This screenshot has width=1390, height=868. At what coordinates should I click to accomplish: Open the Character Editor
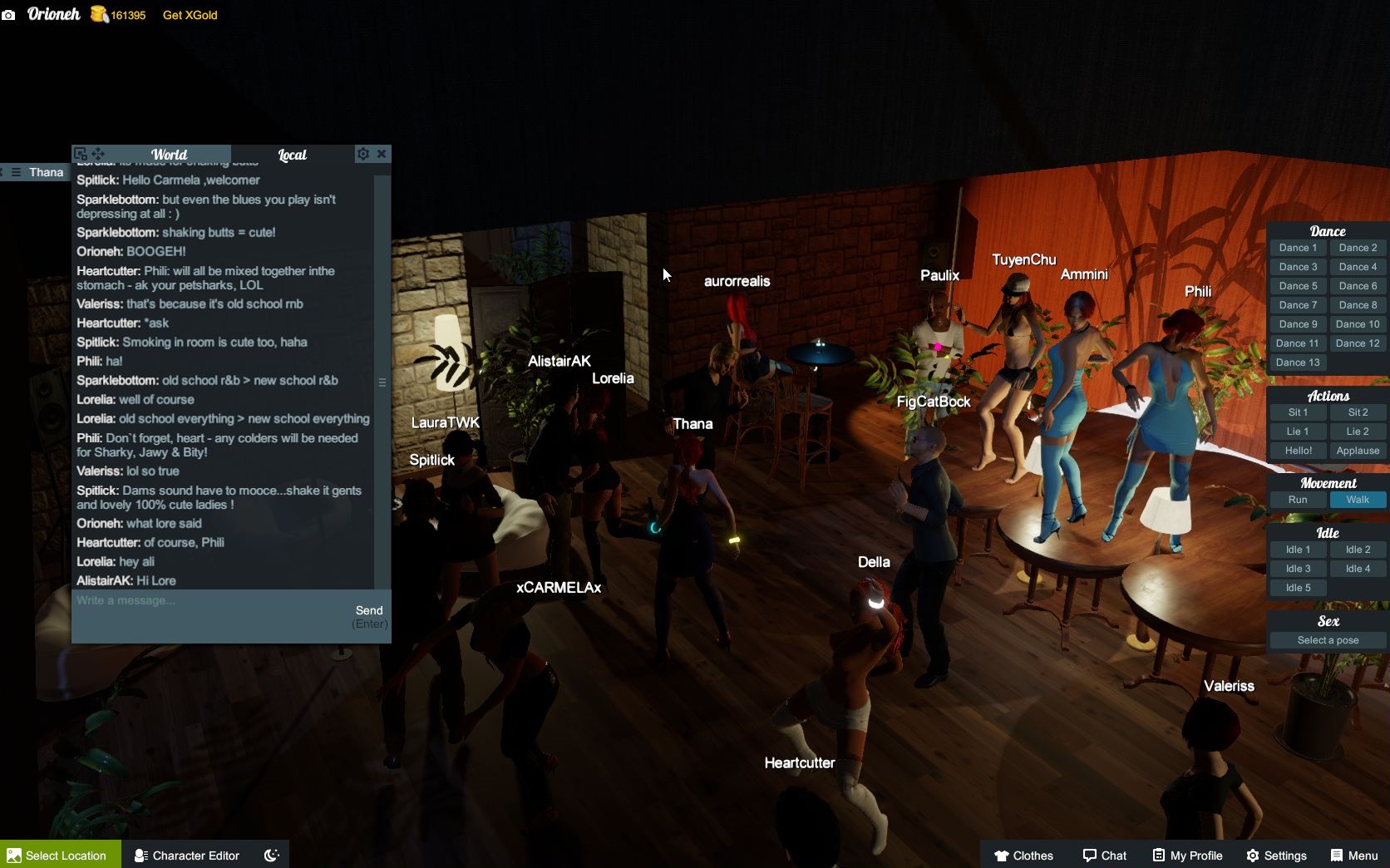(x=187, y=856)
